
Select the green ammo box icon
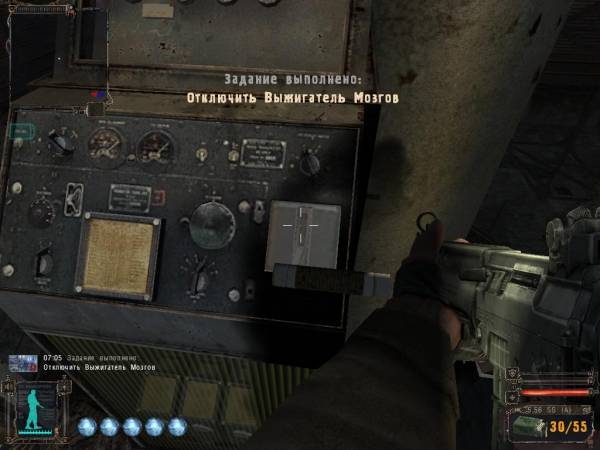[x=532, y=425]
